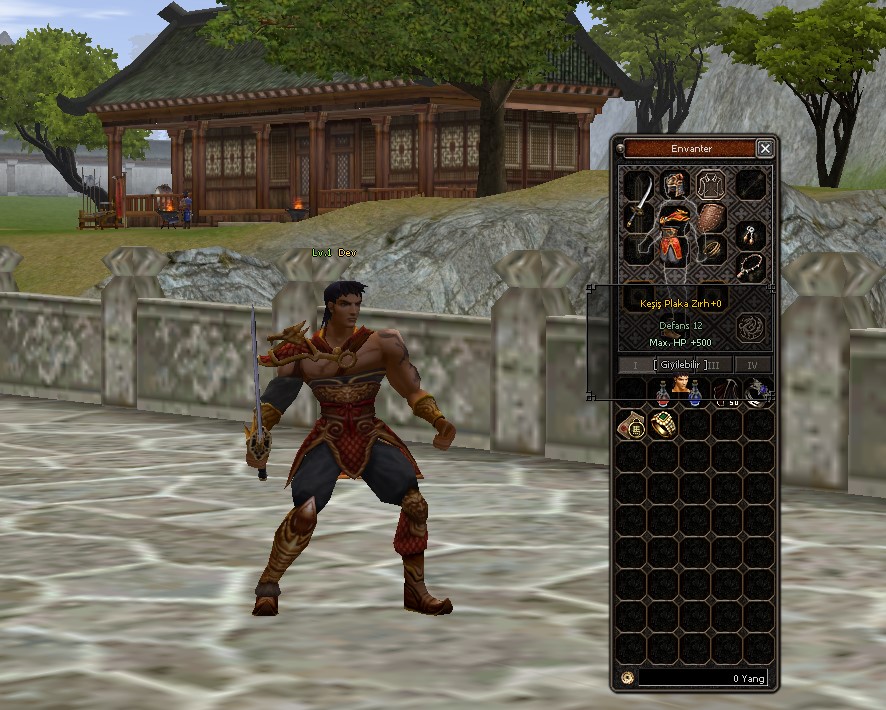886x710 pixels.
Task: Select the equipped red plate armor
Action: (x=674, y=231)
